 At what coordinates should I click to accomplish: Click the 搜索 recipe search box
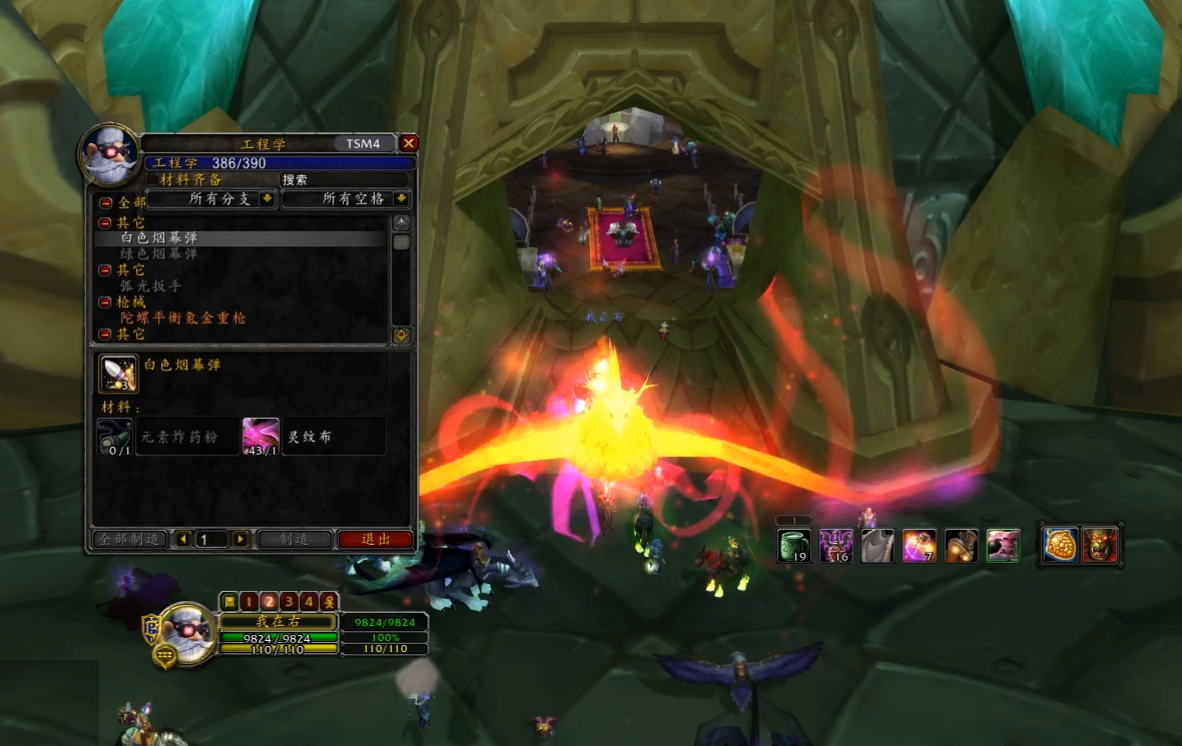(345, 180)
